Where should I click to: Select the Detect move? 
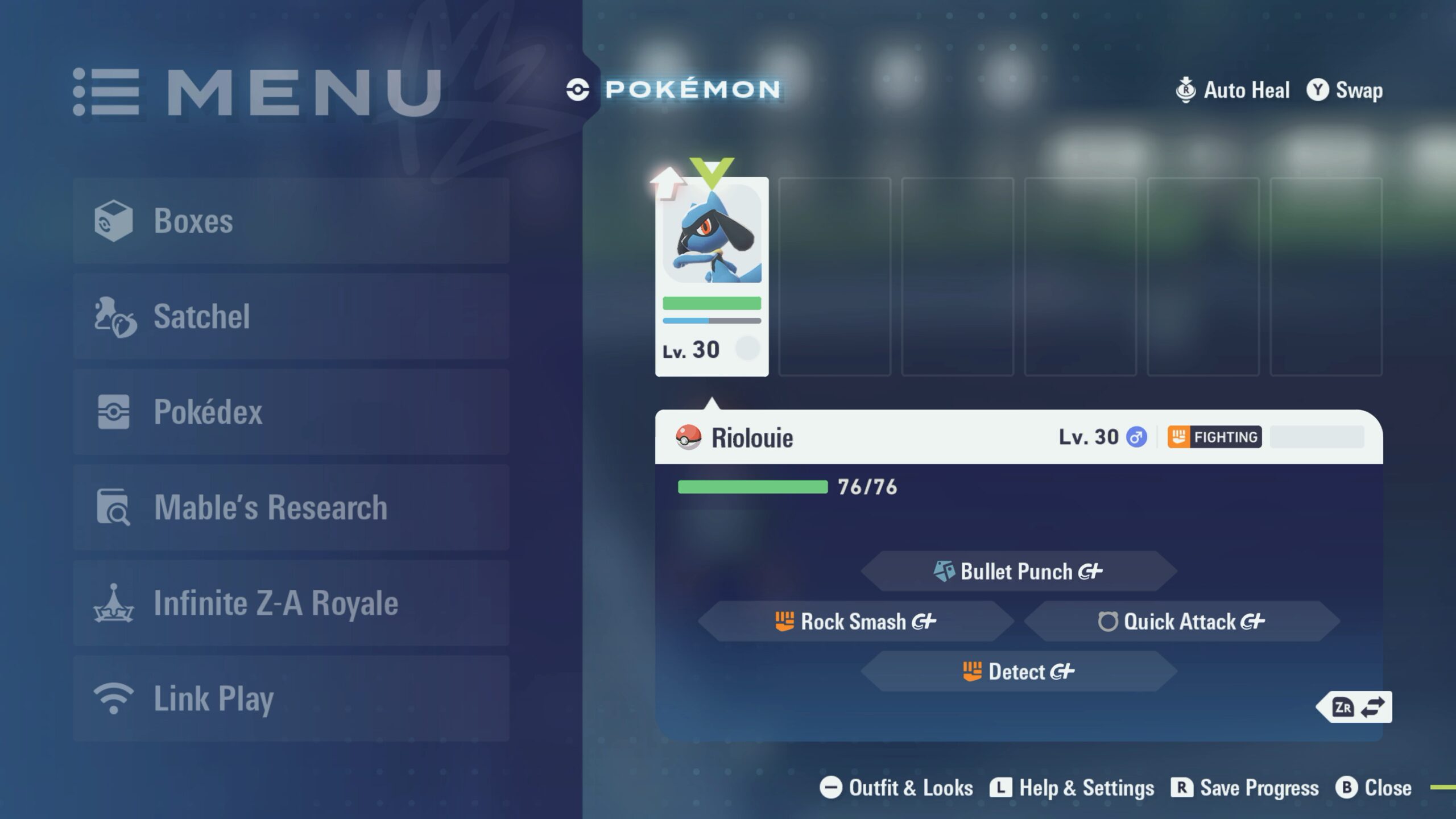[x=1018, y=671]
